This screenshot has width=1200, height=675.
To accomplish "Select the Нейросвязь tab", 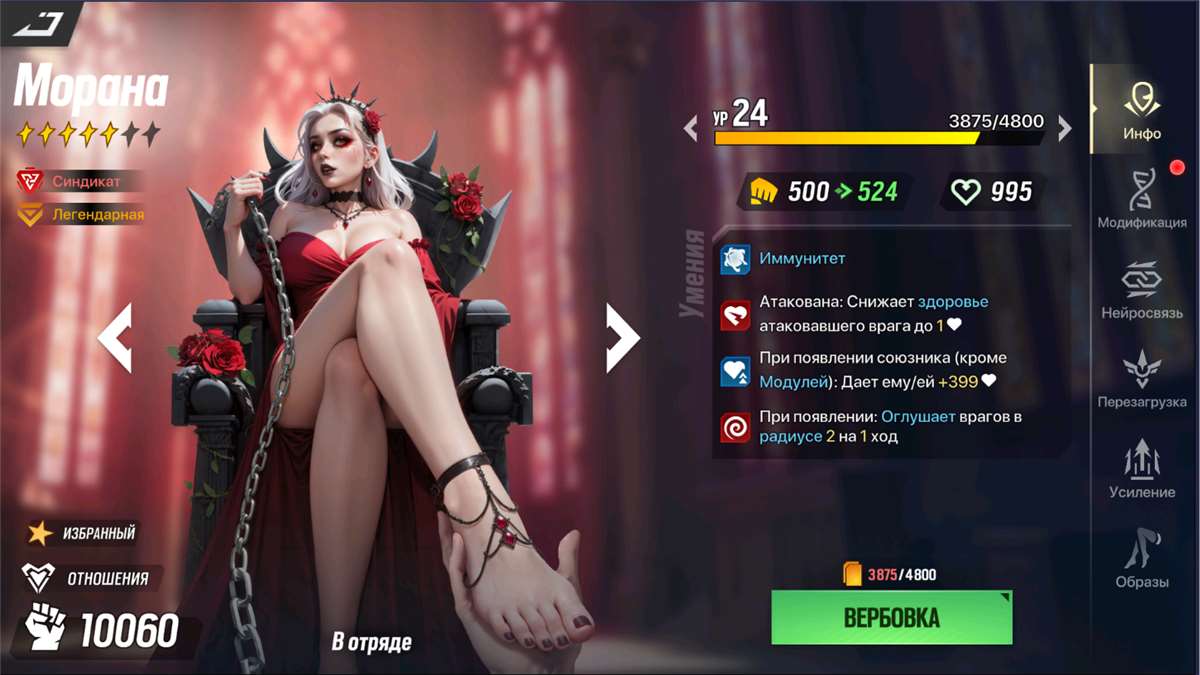I will pos(1141,289).
